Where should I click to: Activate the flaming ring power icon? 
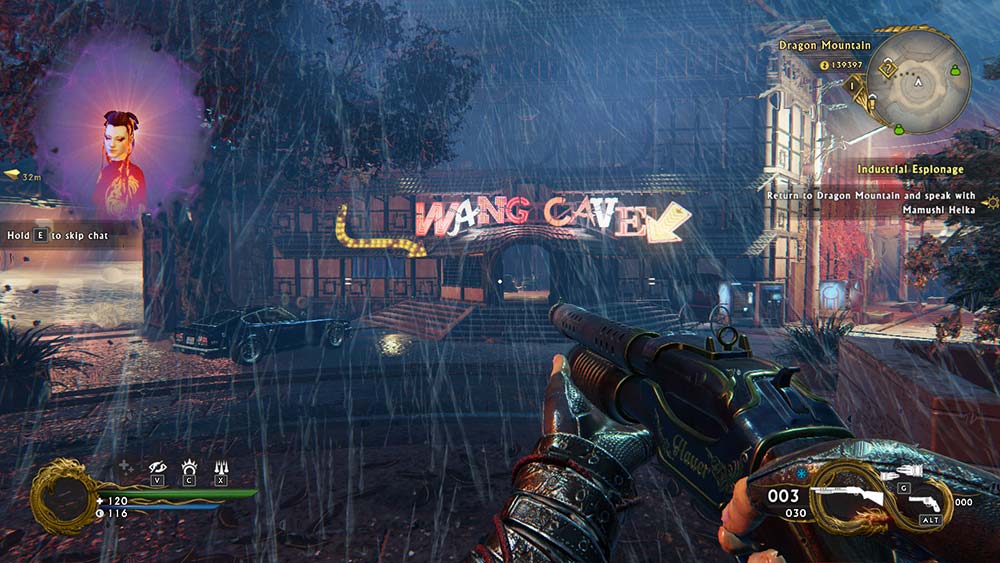point(188,467)
